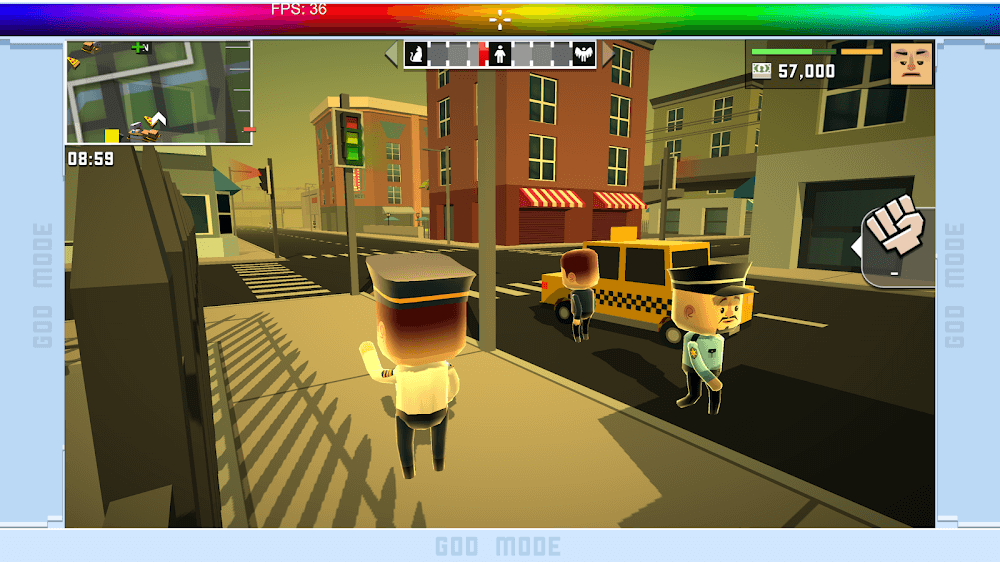Click the person icon in the meter
The width and height of the screenshot is (1000, 562).
point(501,54)
